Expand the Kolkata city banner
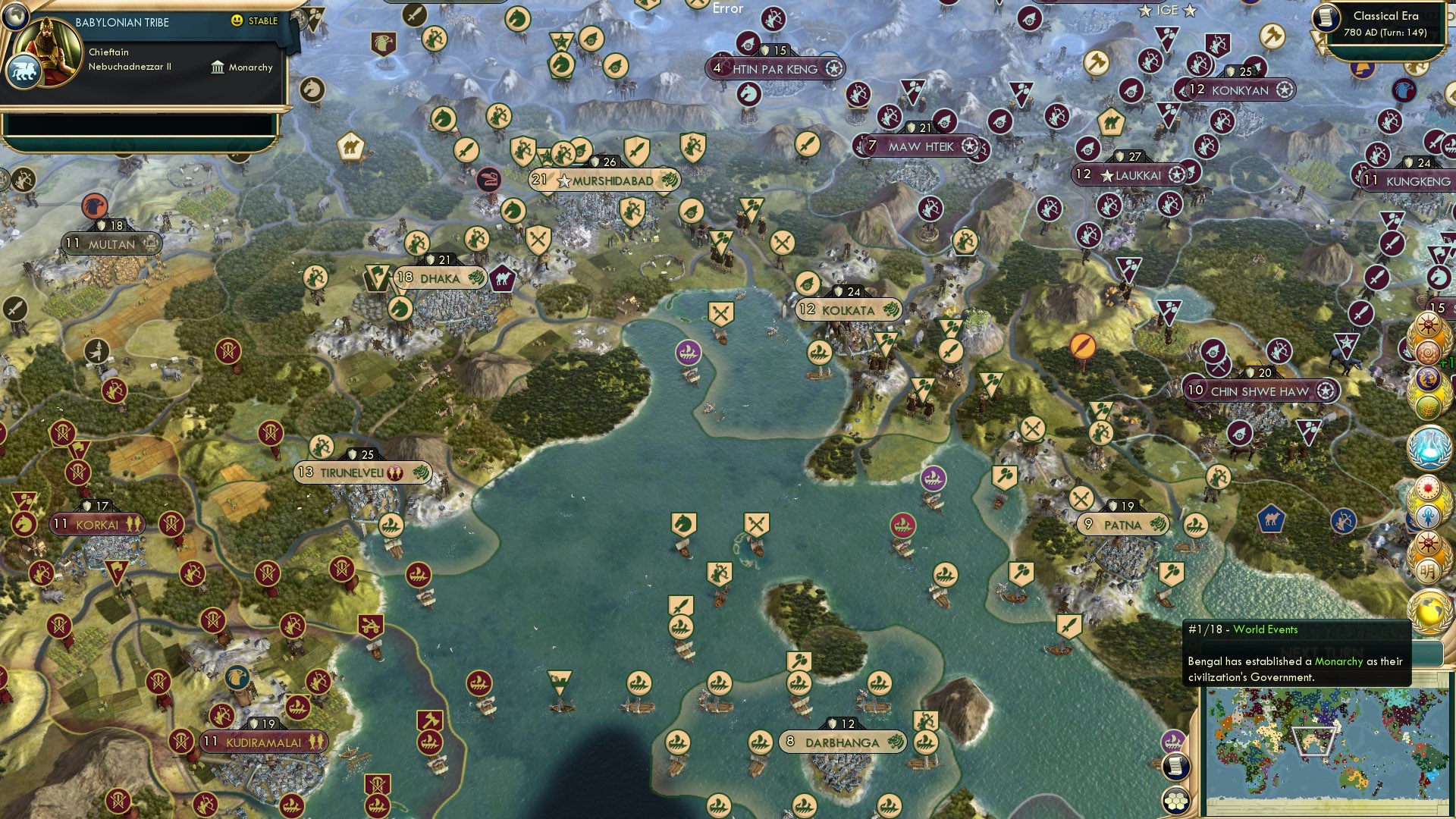Image resolution: width=1456 pixels, height=819 pixels. pos(847,310)
